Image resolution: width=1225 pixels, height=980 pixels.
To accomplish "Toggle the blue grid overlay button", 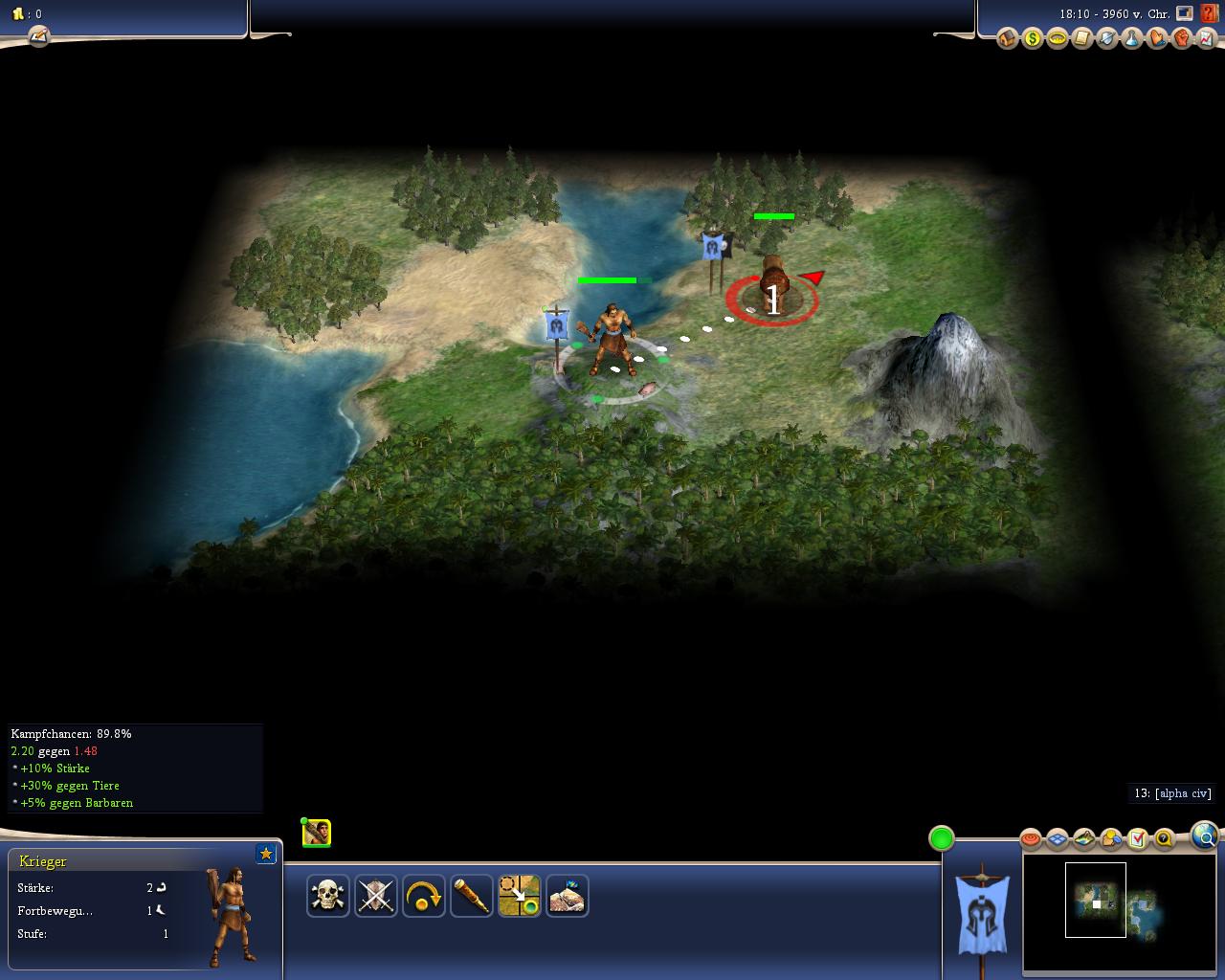I will [1057, 839].
